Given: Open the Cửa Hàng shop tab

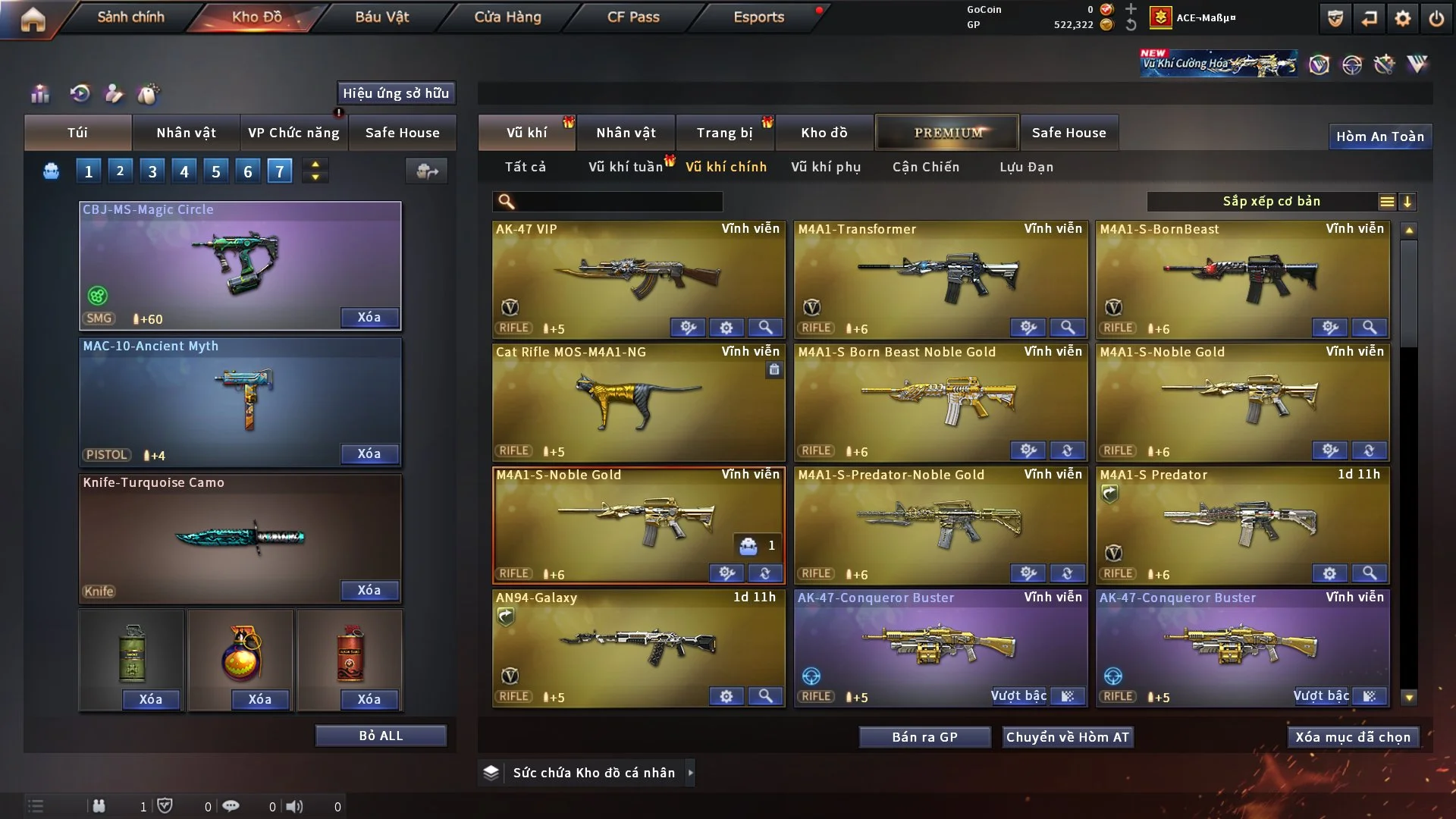Looking at the screenshot, I should pyautogui.click(x=507, y=17).
